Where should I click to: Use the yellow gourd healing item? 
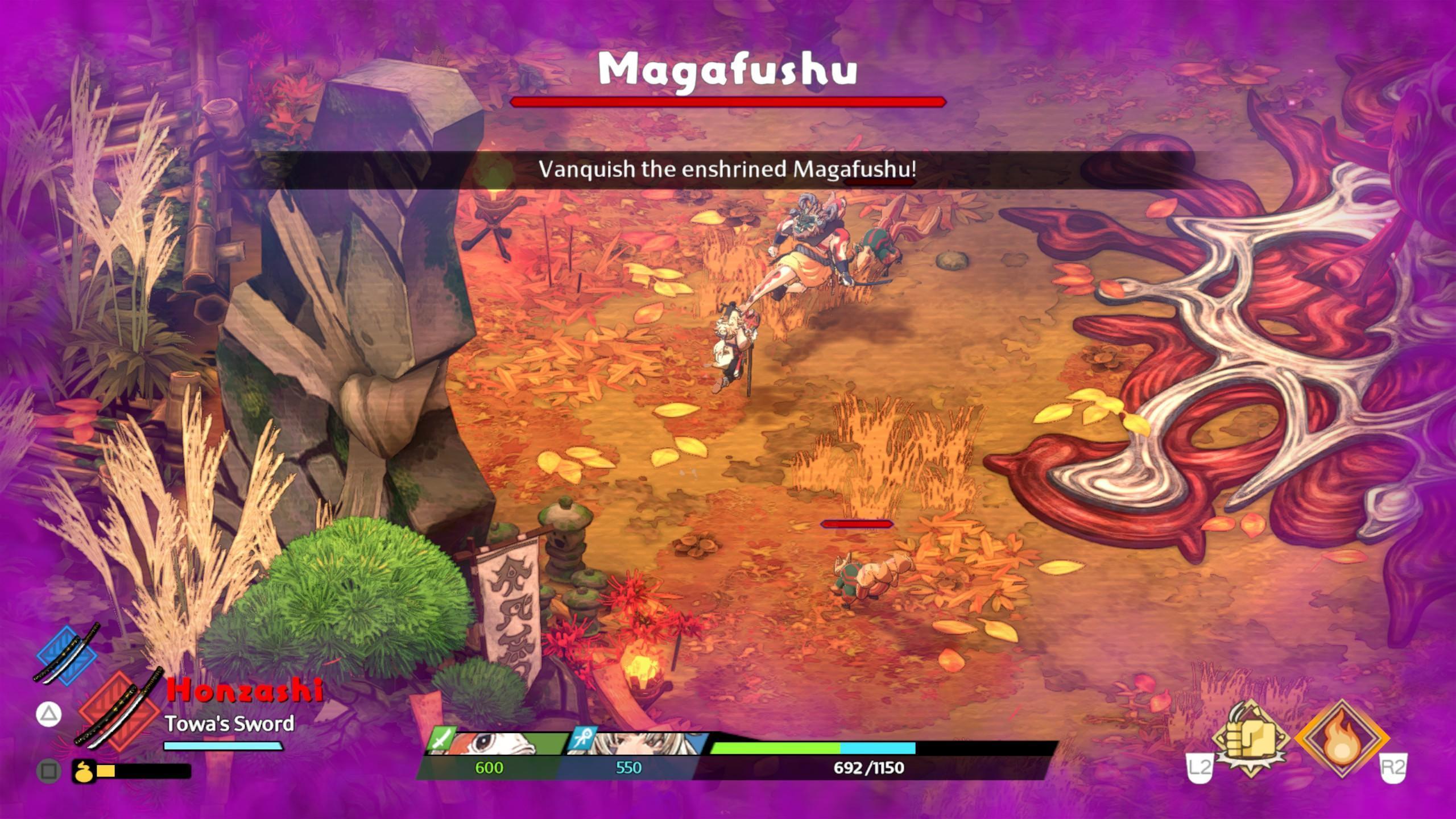click(84, 771)
